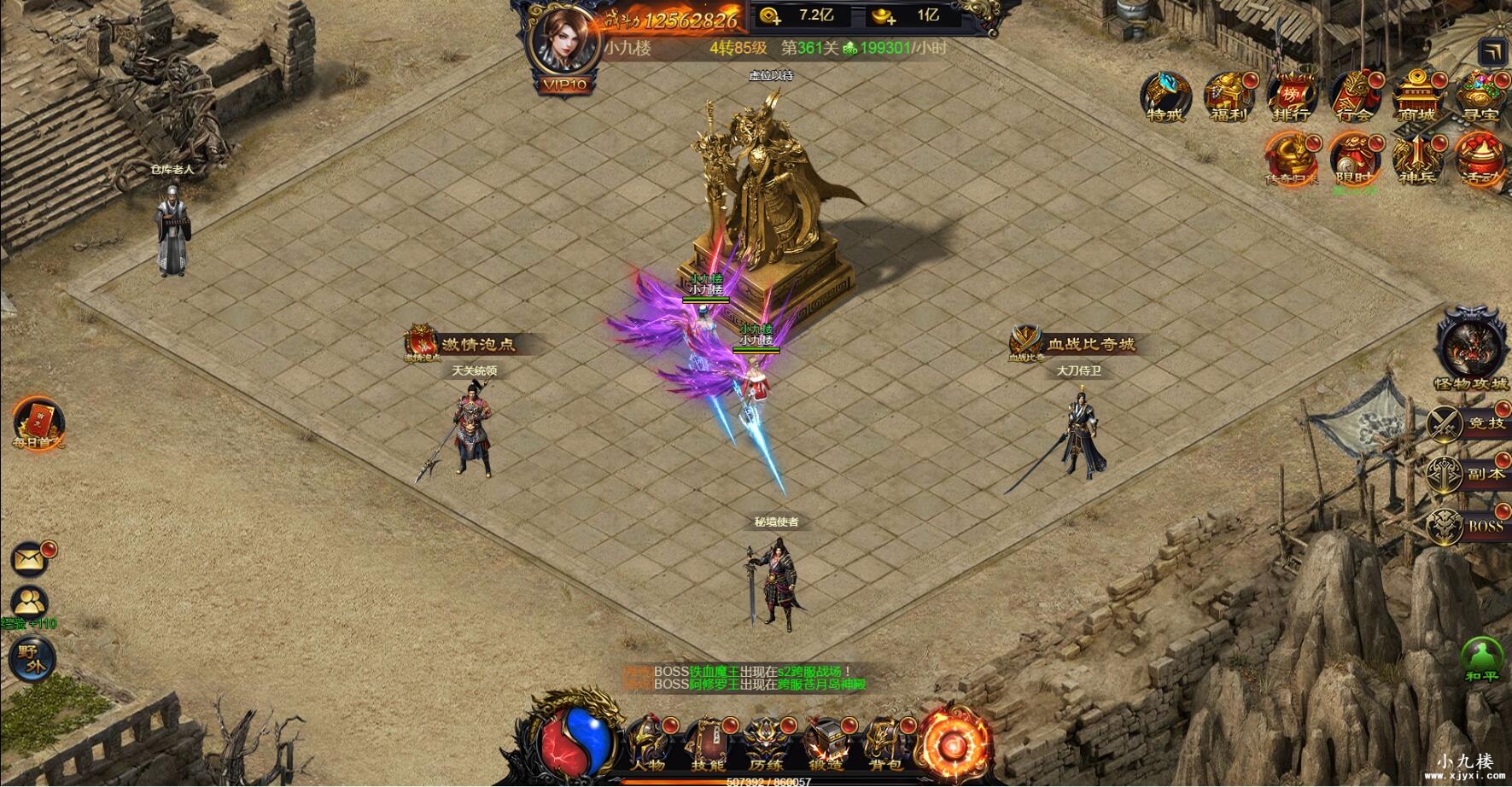Open the 福利 welfare rewards
This screenshot has width=1512, height=787.
(x=1228, y=96)
